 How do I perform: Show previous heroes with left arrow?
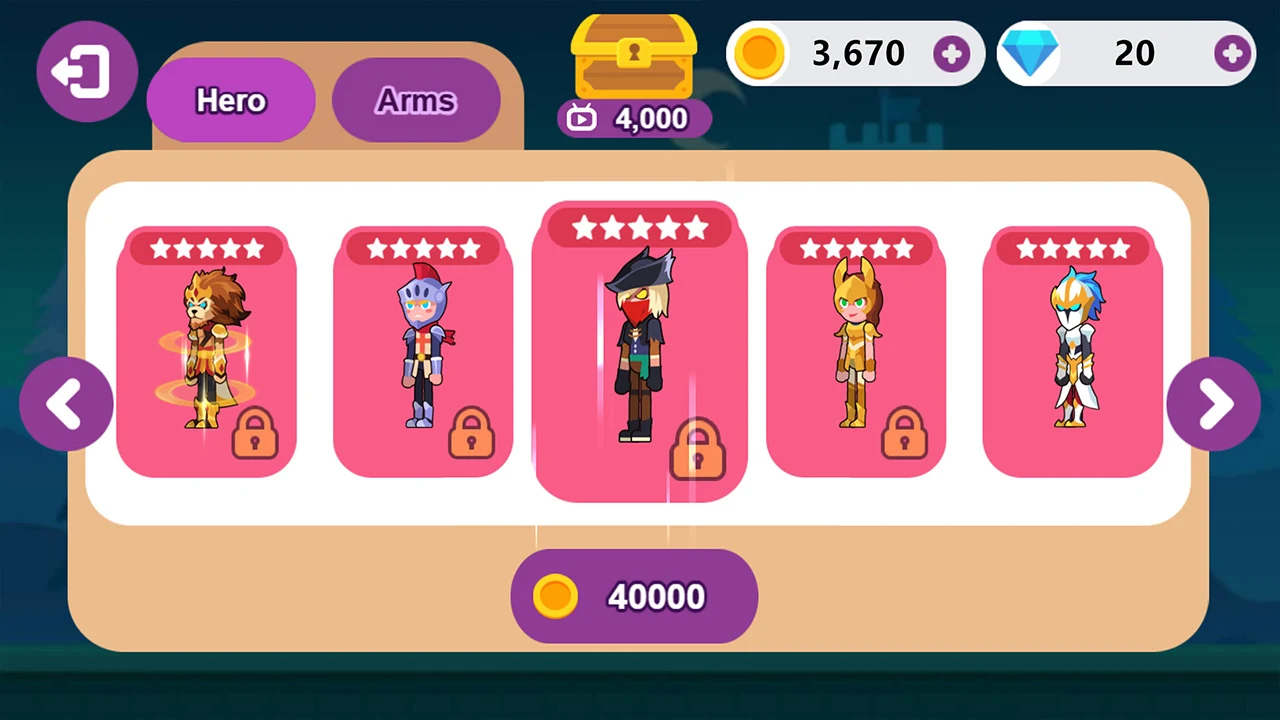pyautogui.click(x=66, y=404)
